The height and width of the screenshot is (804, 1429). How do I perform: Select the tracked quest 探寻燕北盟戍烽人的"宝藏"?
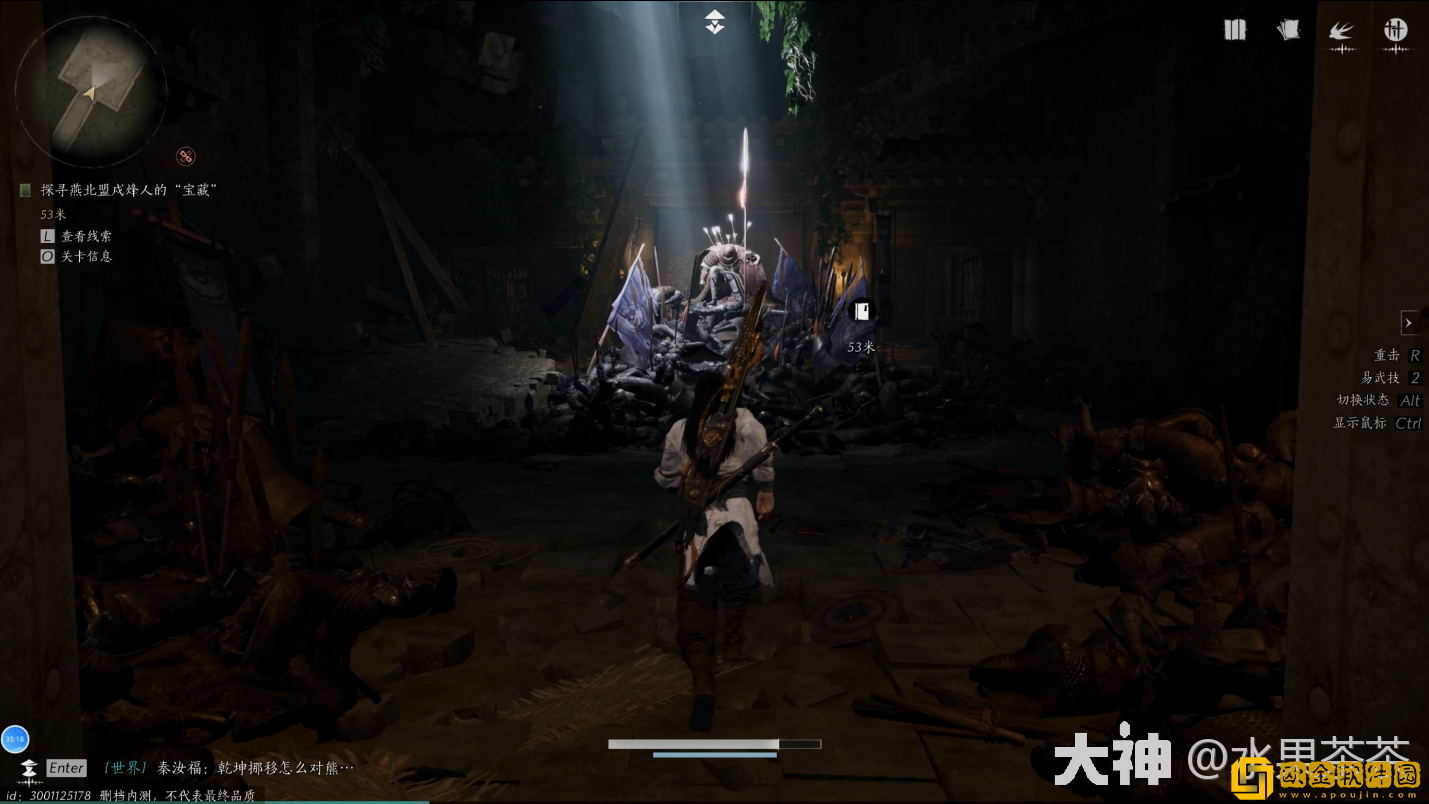129,190
